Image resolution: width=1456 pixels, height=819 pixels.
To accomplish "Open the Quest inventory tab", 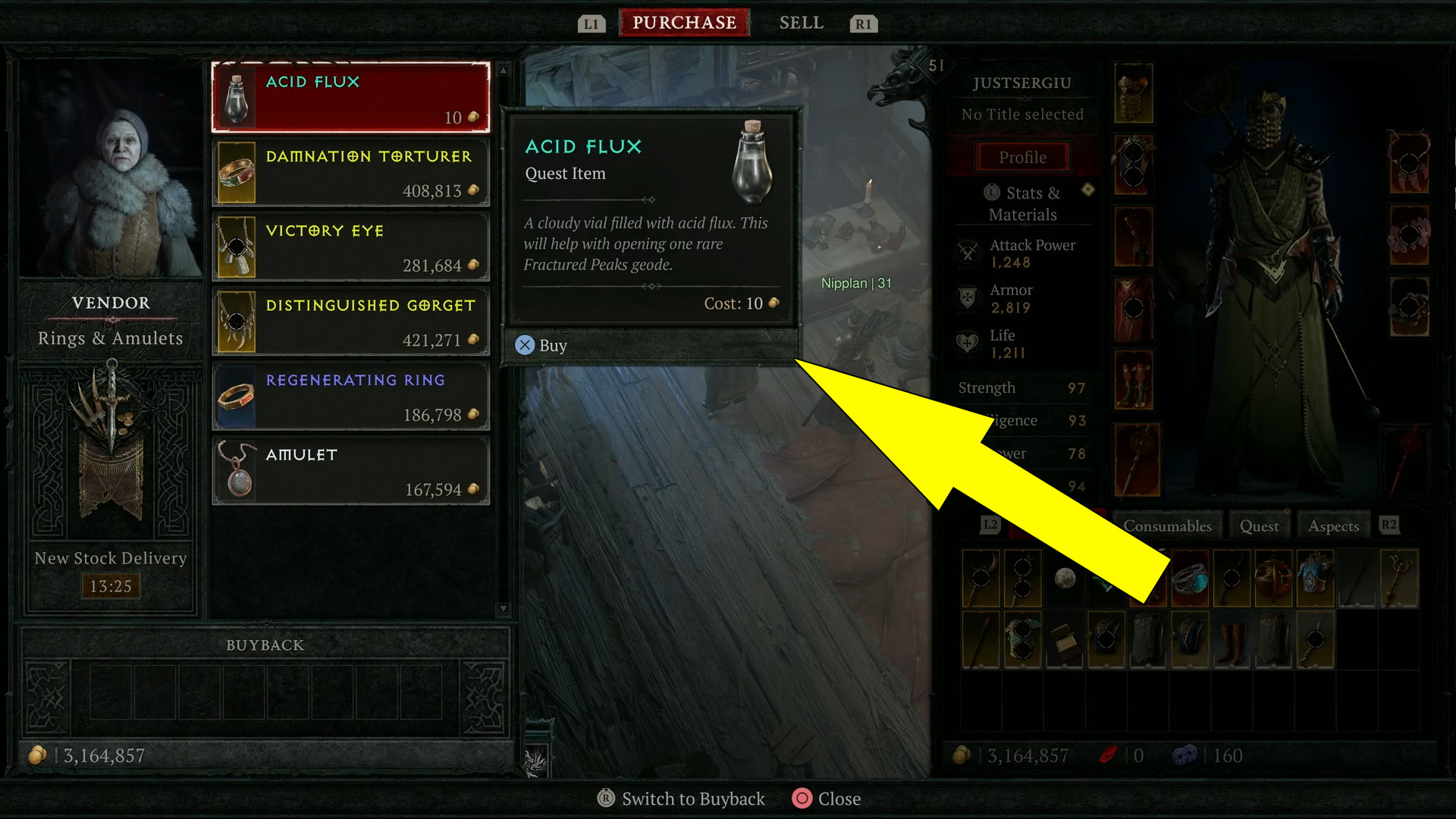I will (x=1260, y=525).
